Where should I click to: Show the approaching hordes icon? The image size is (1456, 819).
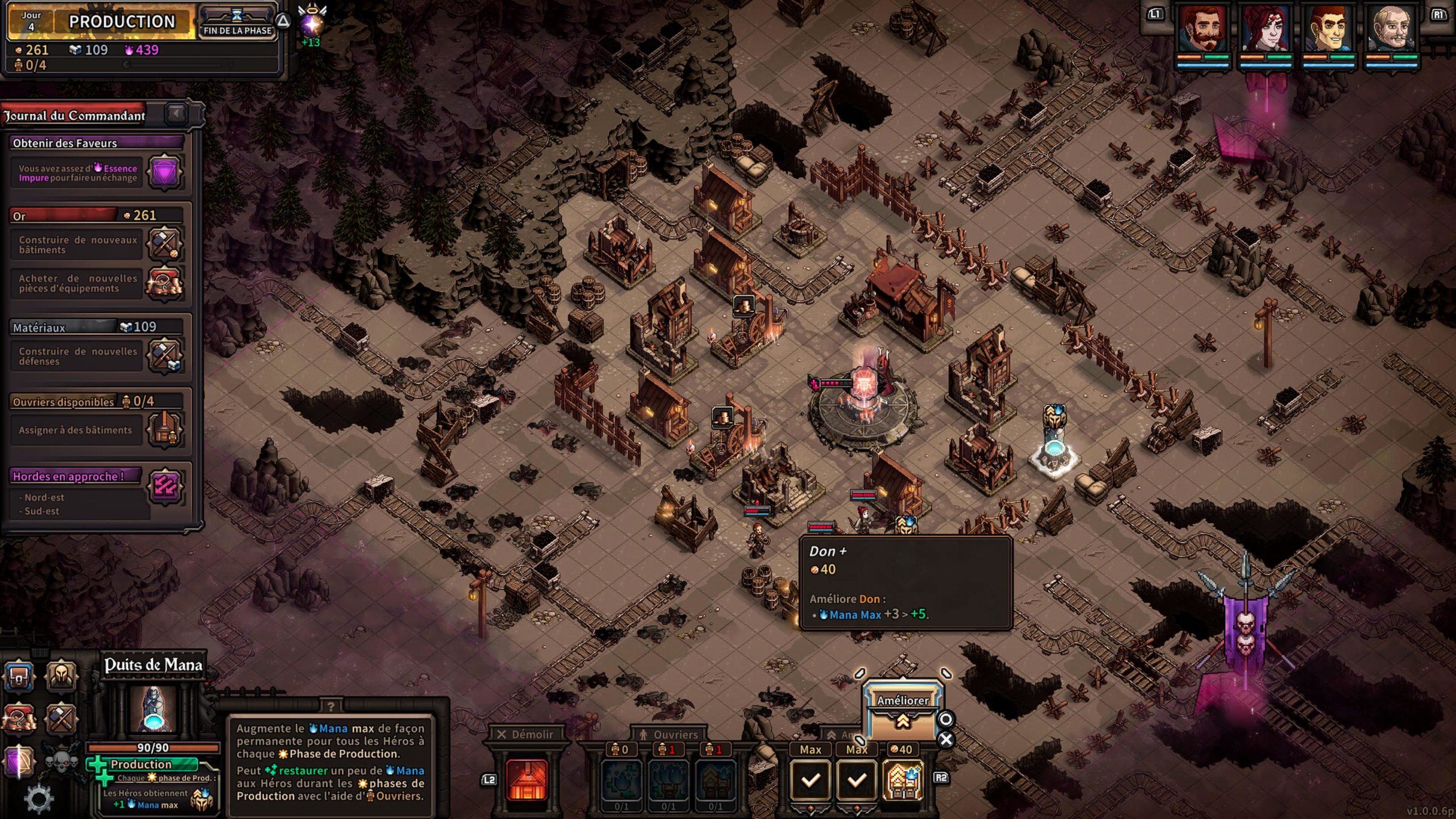coord(166,486)
